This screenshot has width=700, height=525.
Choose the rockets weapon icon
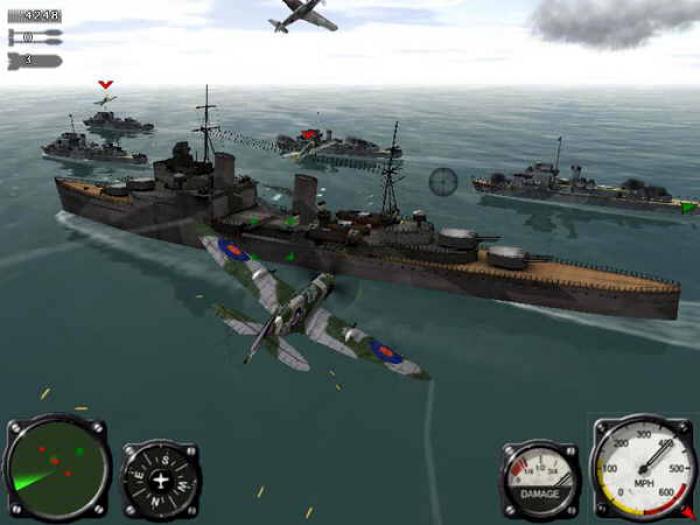[34, 39]
